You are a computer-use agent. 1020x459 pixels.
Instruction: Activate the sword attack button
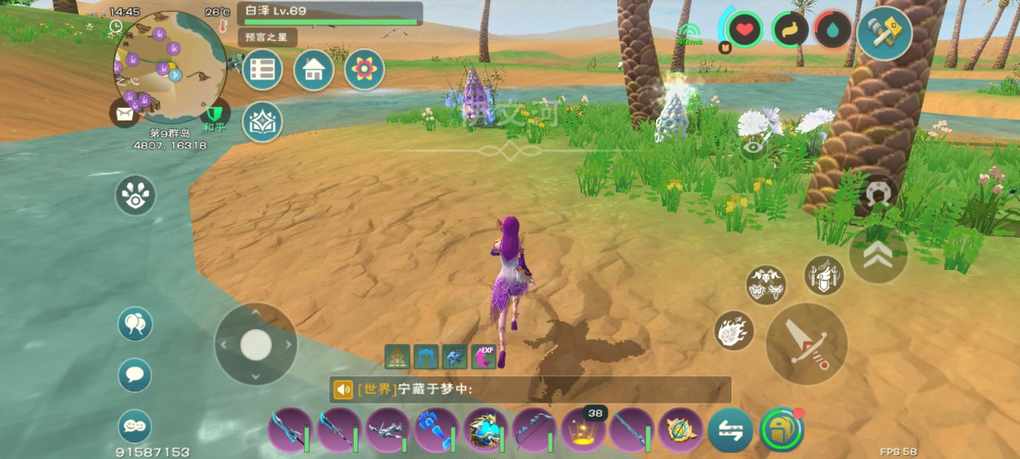(x=806, y=343)
